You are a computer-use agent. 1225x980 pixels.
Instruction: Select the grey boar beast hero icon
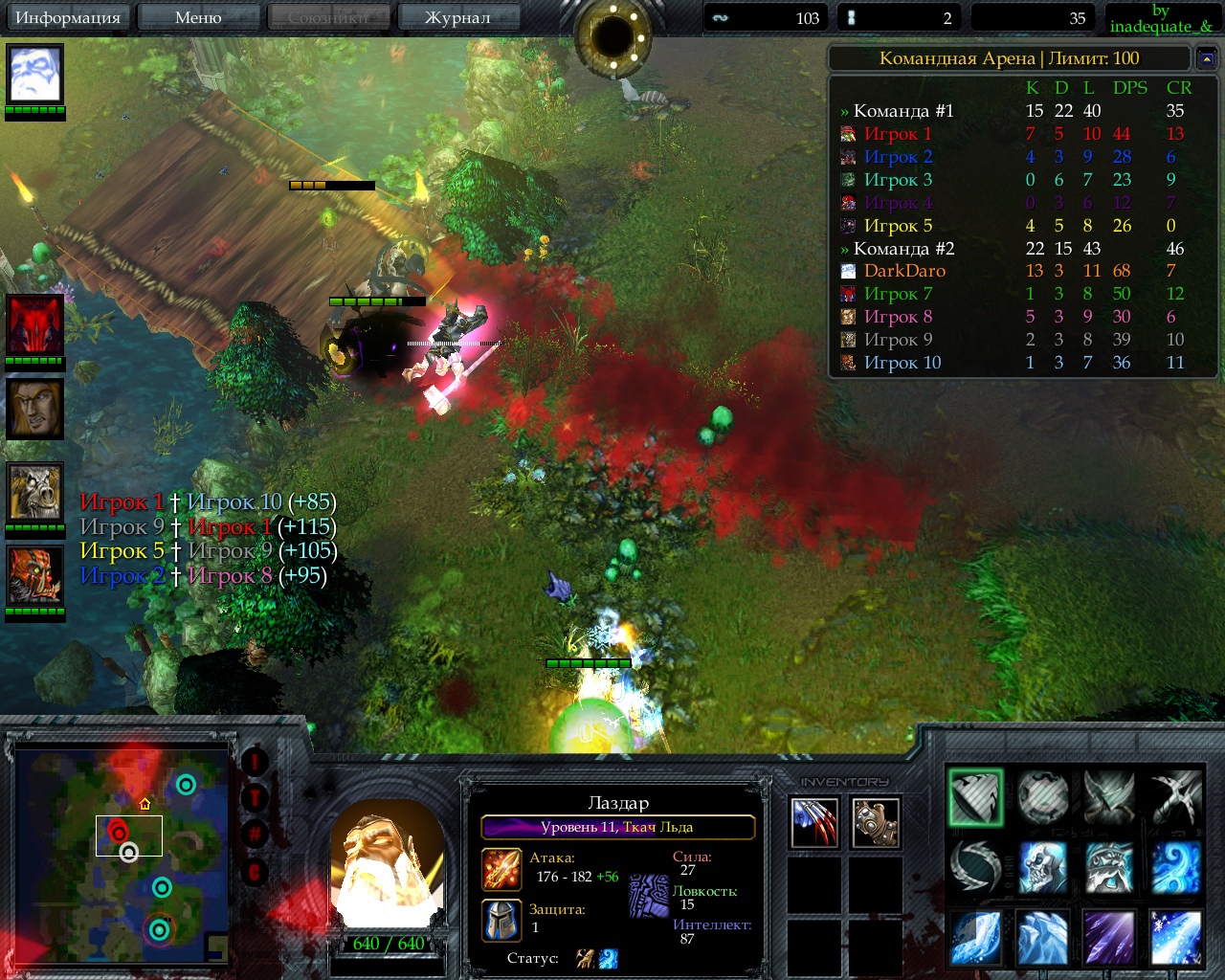coord(35,493)
